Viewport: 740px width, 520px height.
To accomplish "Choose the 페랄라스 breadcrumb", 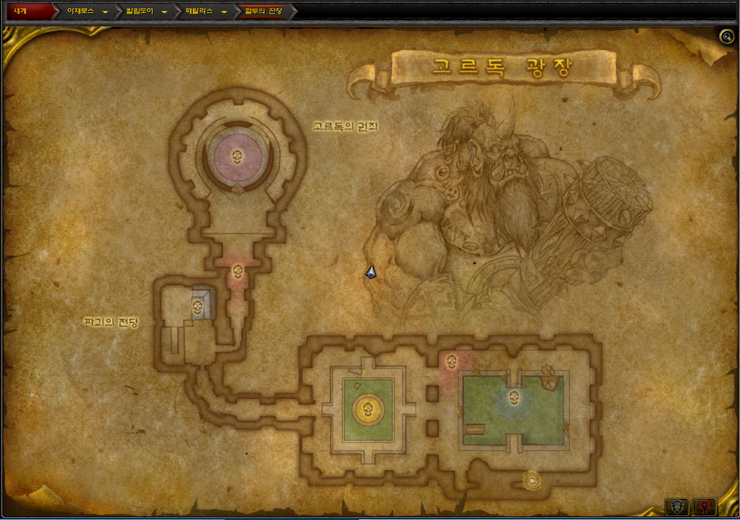I will (x=199, y=12).
